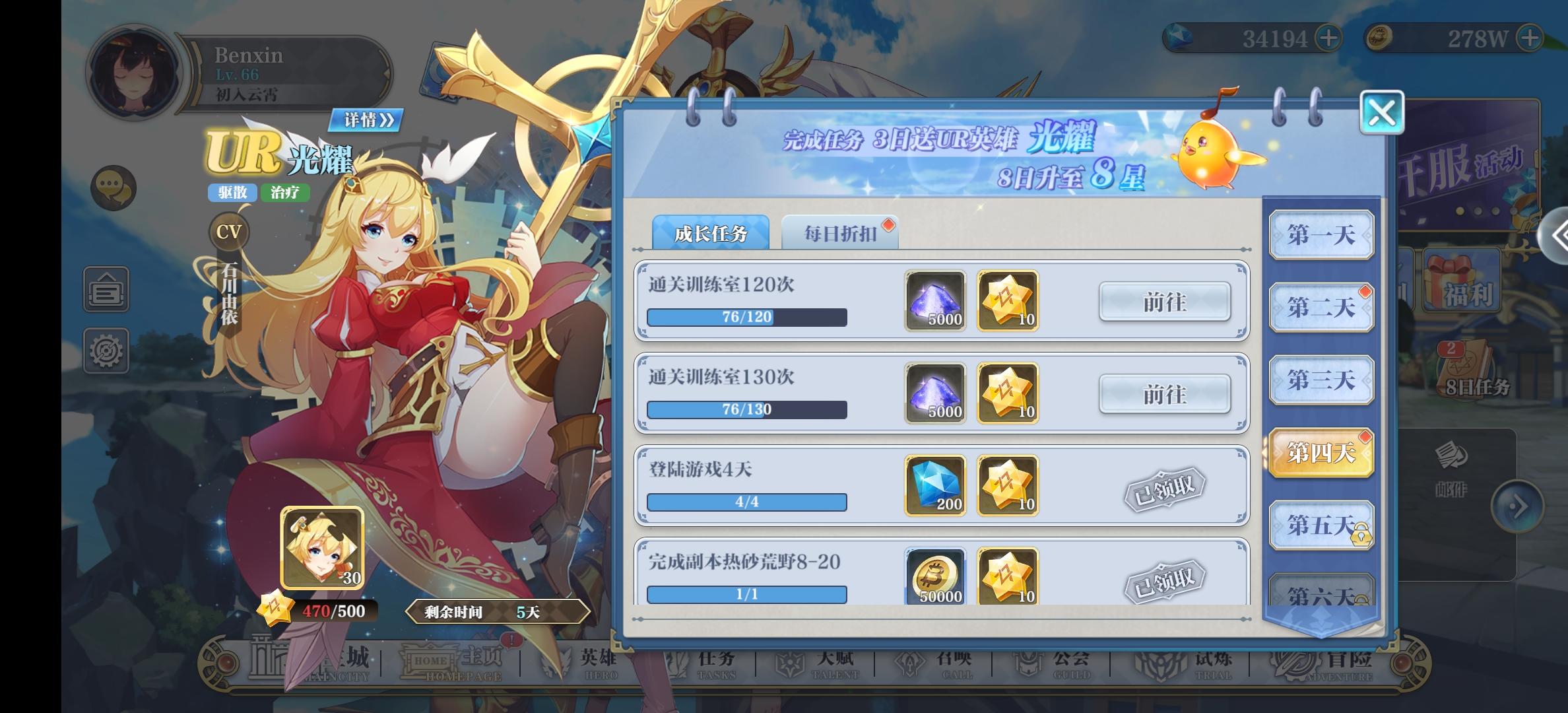1568x713 pixels.
Task: Expand the 详情 hero details panel
Action: [x=366, y=121]
